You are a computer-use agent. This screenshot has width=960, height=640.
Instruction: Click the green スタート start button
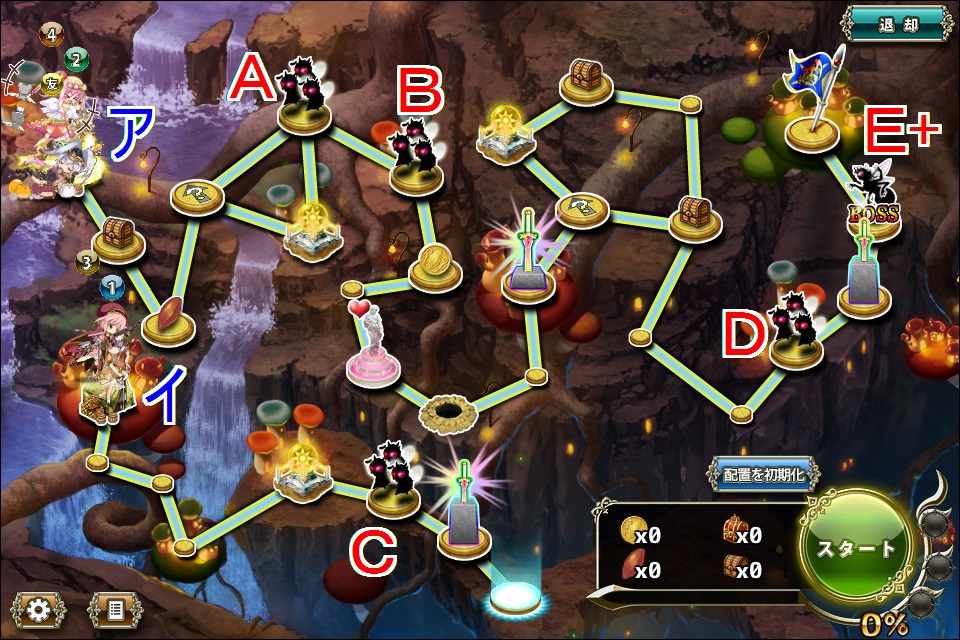click(857, 549)
